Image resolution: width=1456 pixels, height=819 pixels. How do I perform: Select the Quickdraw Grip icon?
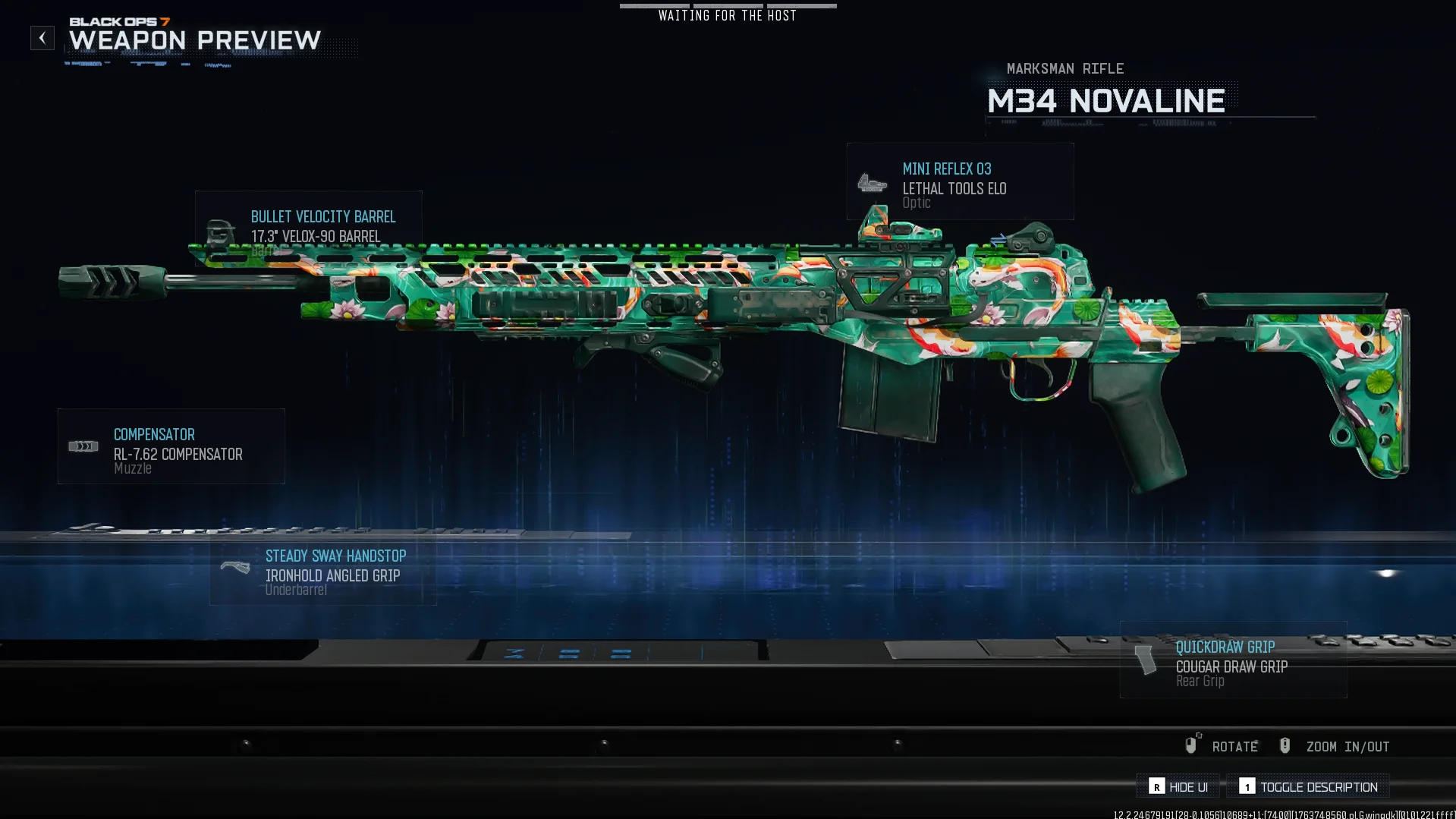click(1146, 660)
